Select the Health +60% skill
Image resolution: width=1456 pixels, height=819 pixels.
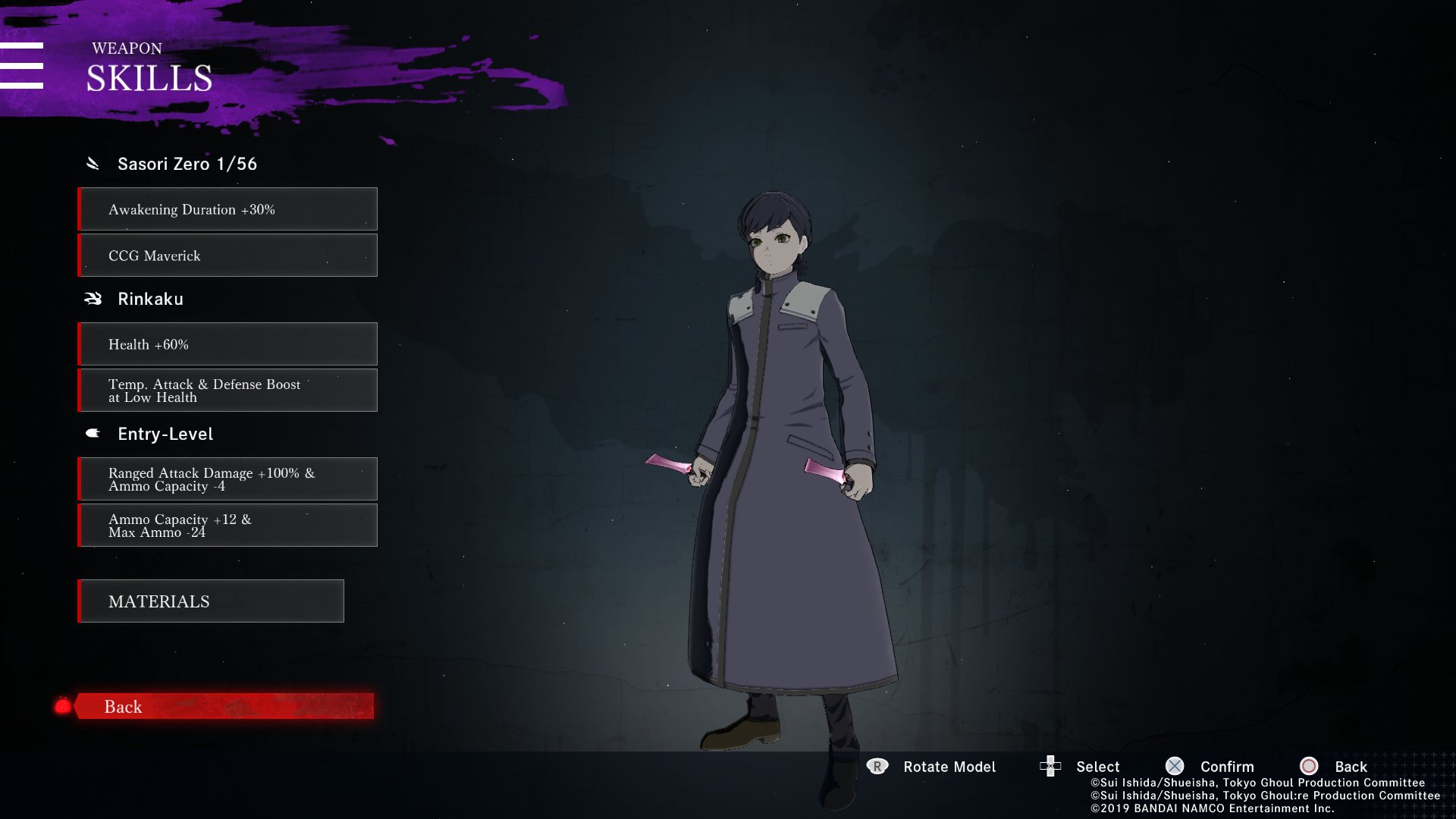(x=227, y=344)
